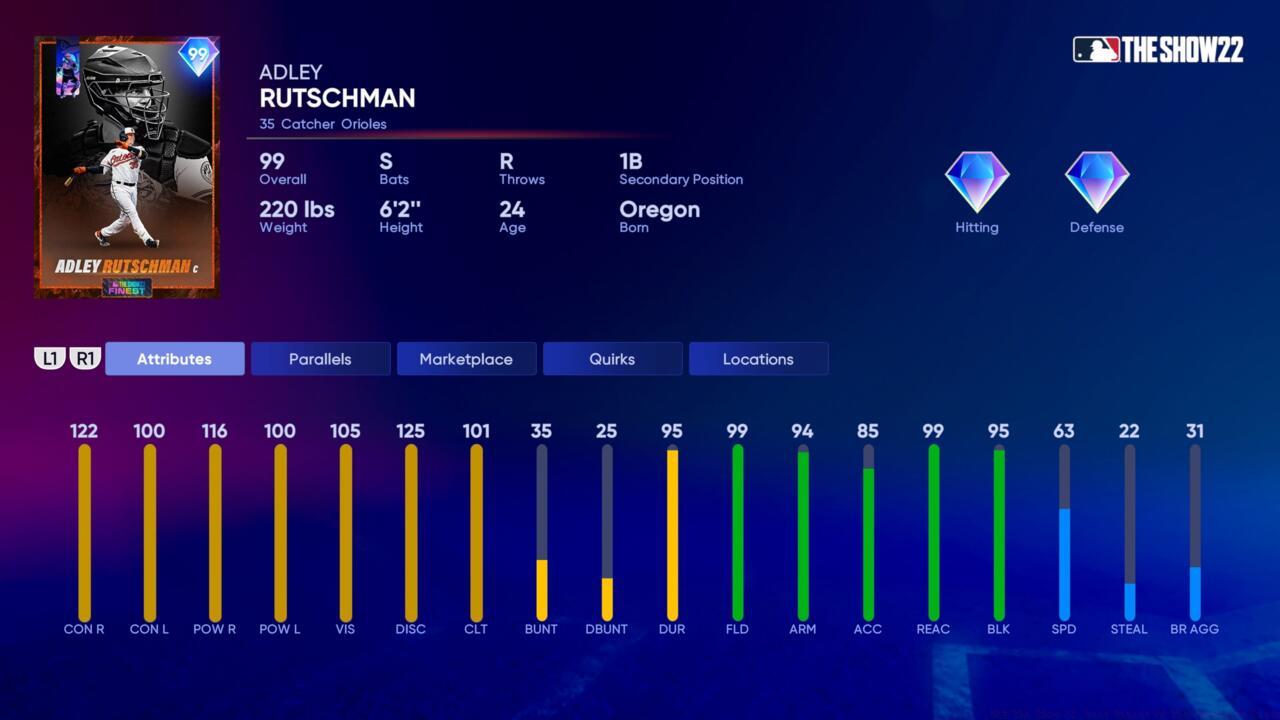Click the Defense quirk diamond icon
Viewport: 1280px width, 720px height.
1096,182
